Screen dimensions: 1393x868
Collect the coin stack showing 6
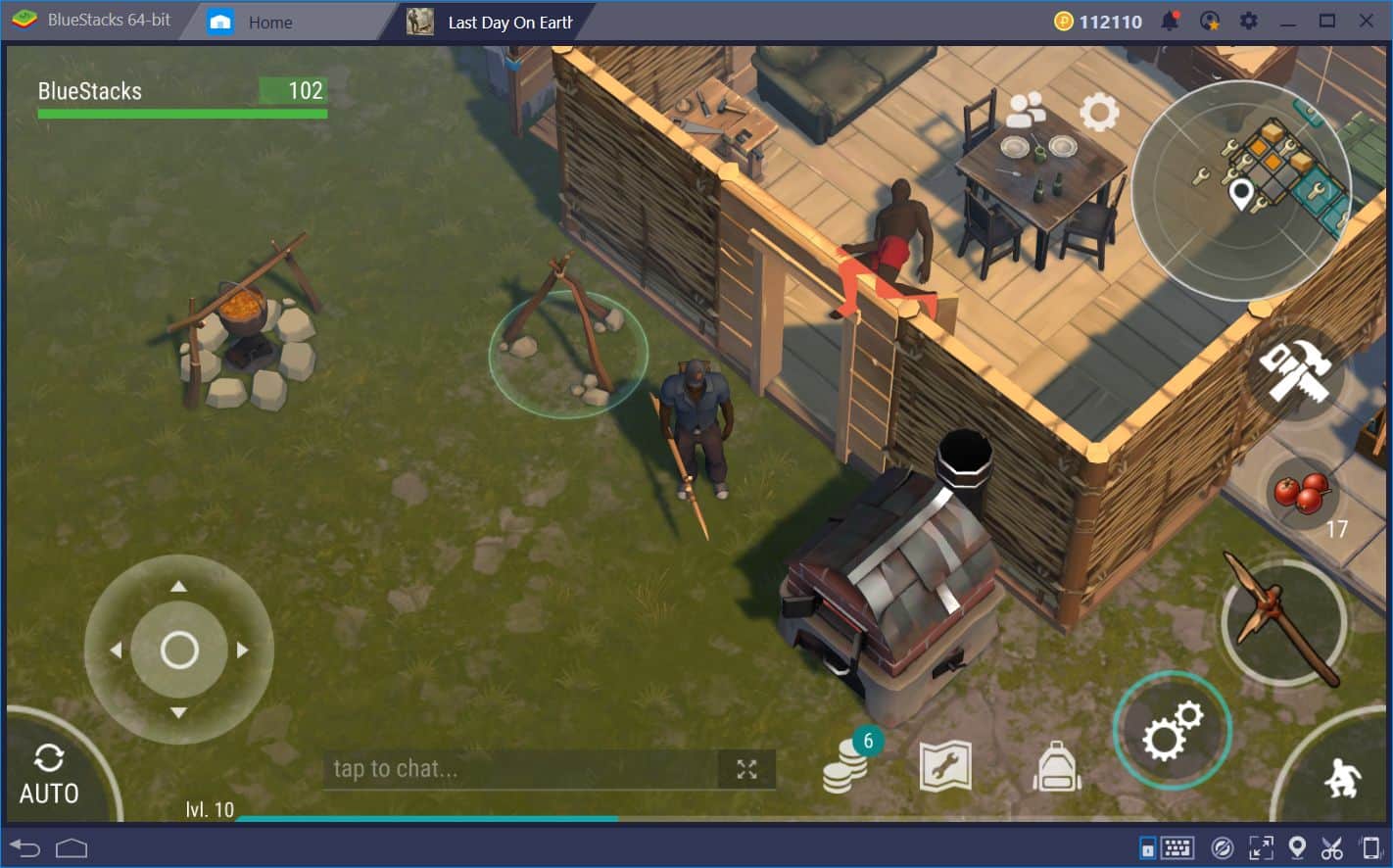point(844,767)
